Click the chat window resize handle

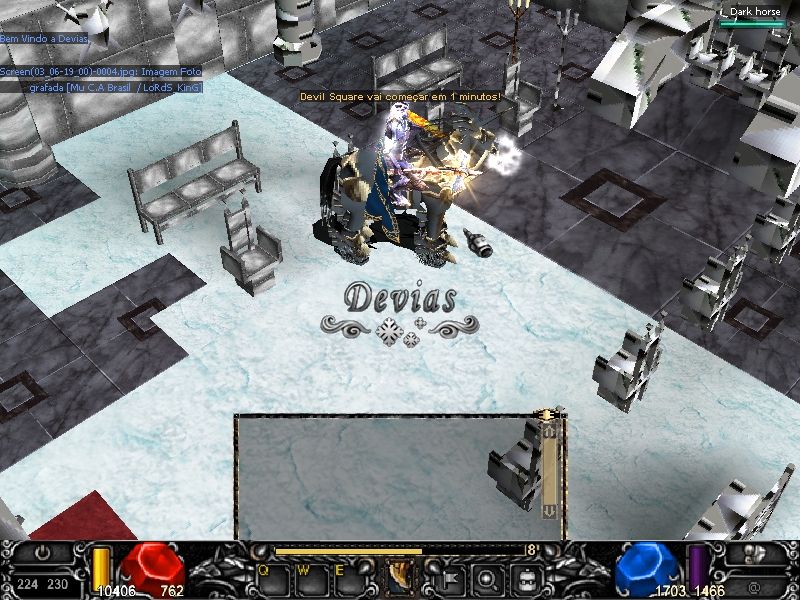pyautogui.click(x=548, y=412)
